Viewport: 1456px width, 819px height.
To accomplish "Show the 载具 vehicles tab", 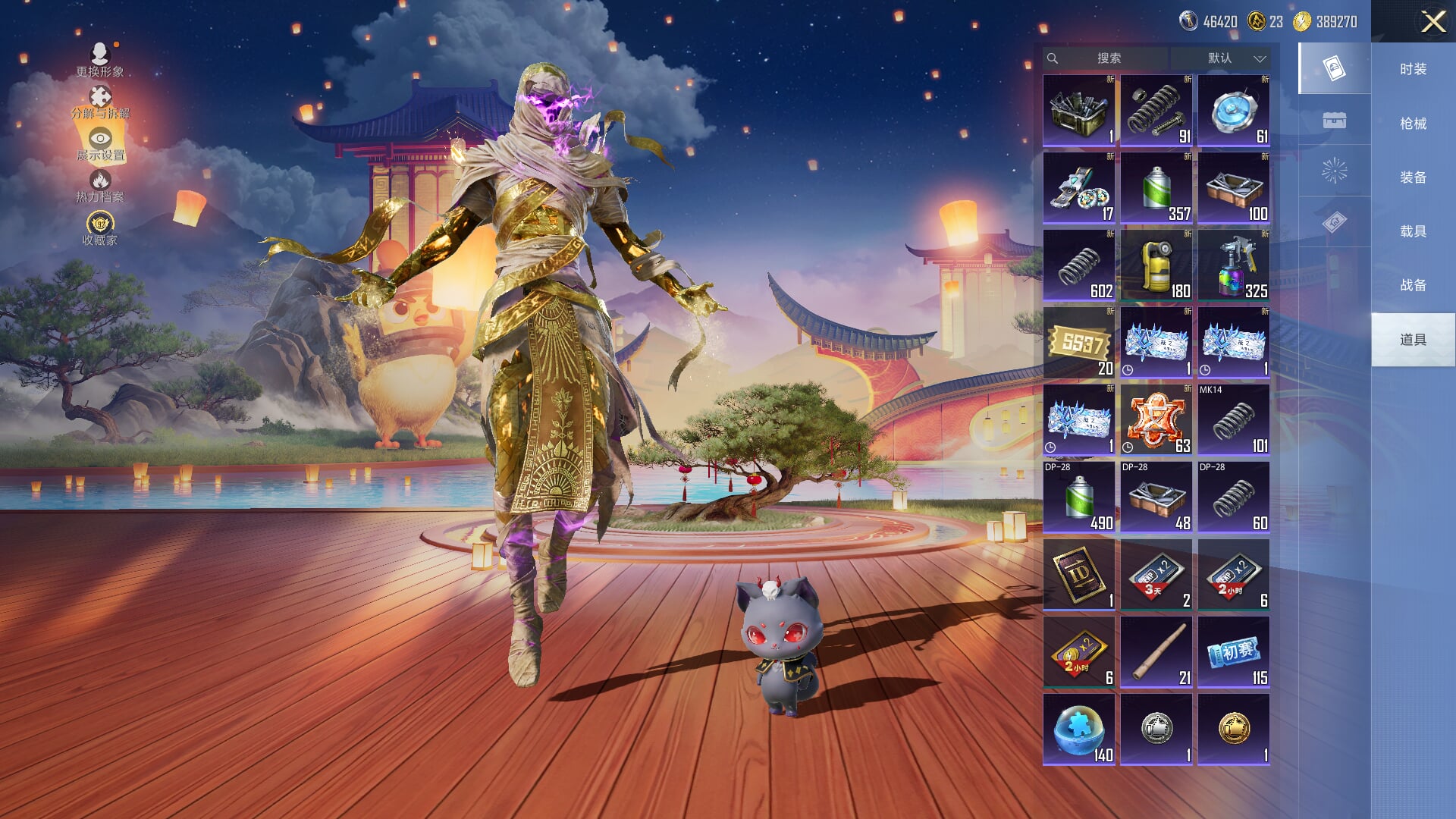I will coord(1413,231).
